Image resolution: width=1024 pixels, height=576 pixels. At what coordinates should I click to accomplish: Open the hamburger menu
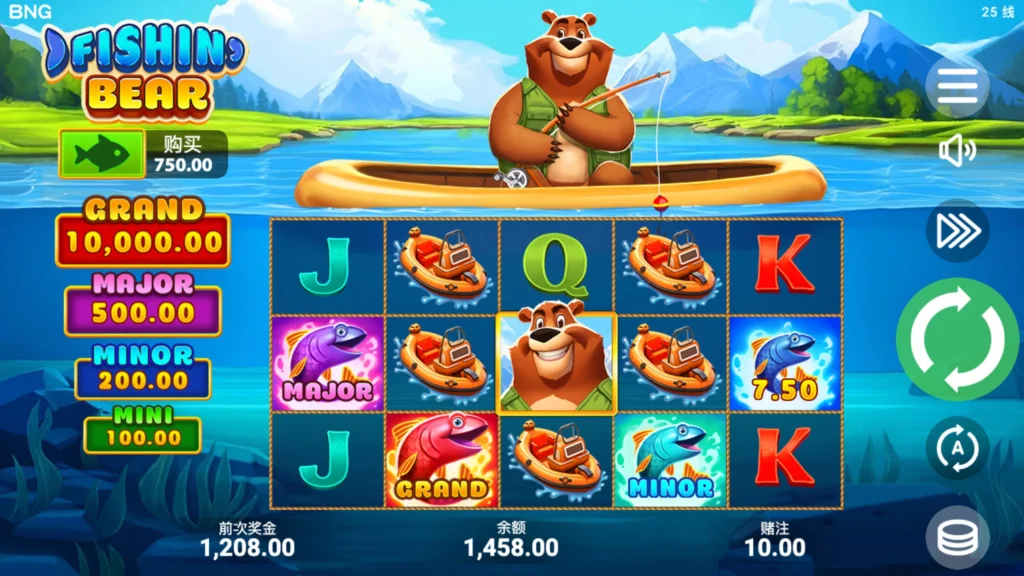point(957,88)
